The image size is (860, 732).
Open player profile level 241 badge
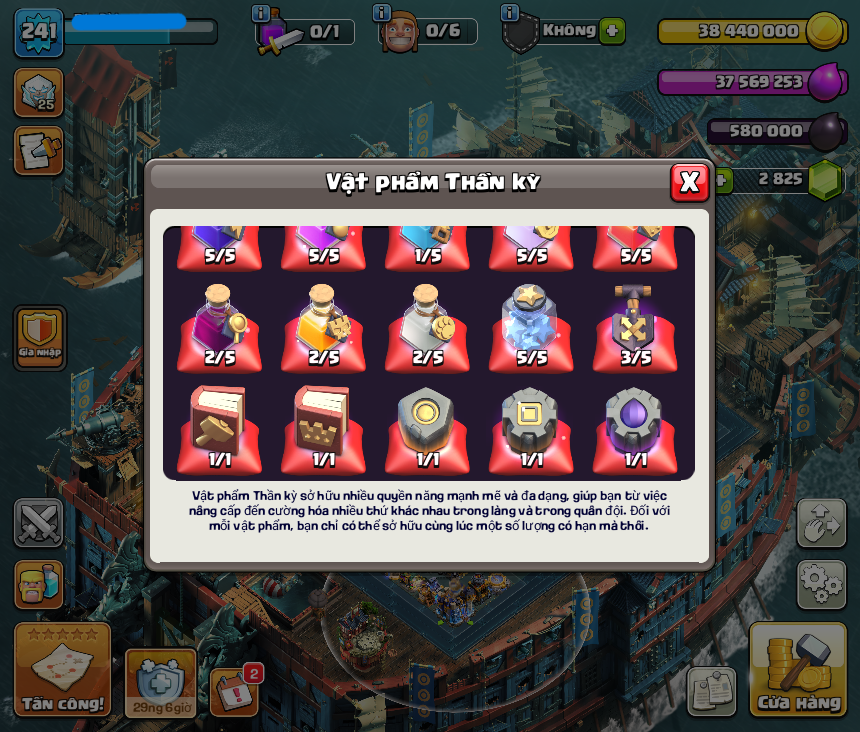pyautogui.click(x=39, y=32)
